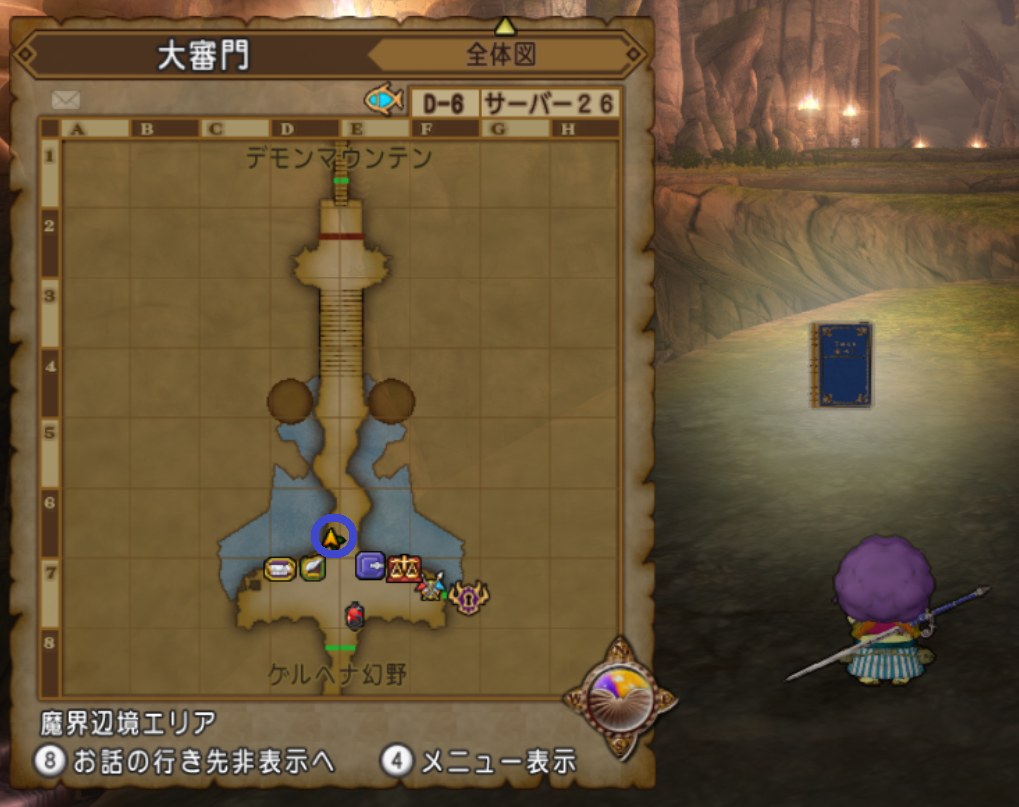Click the envelope mail icon
This screenshot has height=807, width=1019.
pyautogui.click(x=66, y=100)
